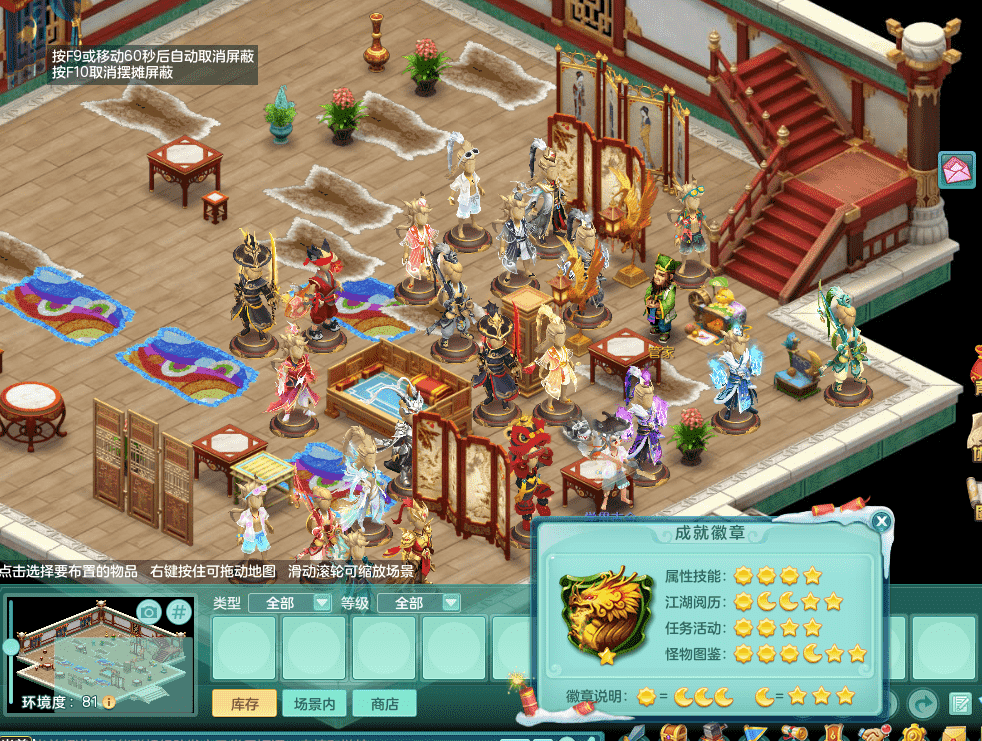Open the pink envelope mail icon
This screenshot has width=982, height=741.
(x=958, y=169)
